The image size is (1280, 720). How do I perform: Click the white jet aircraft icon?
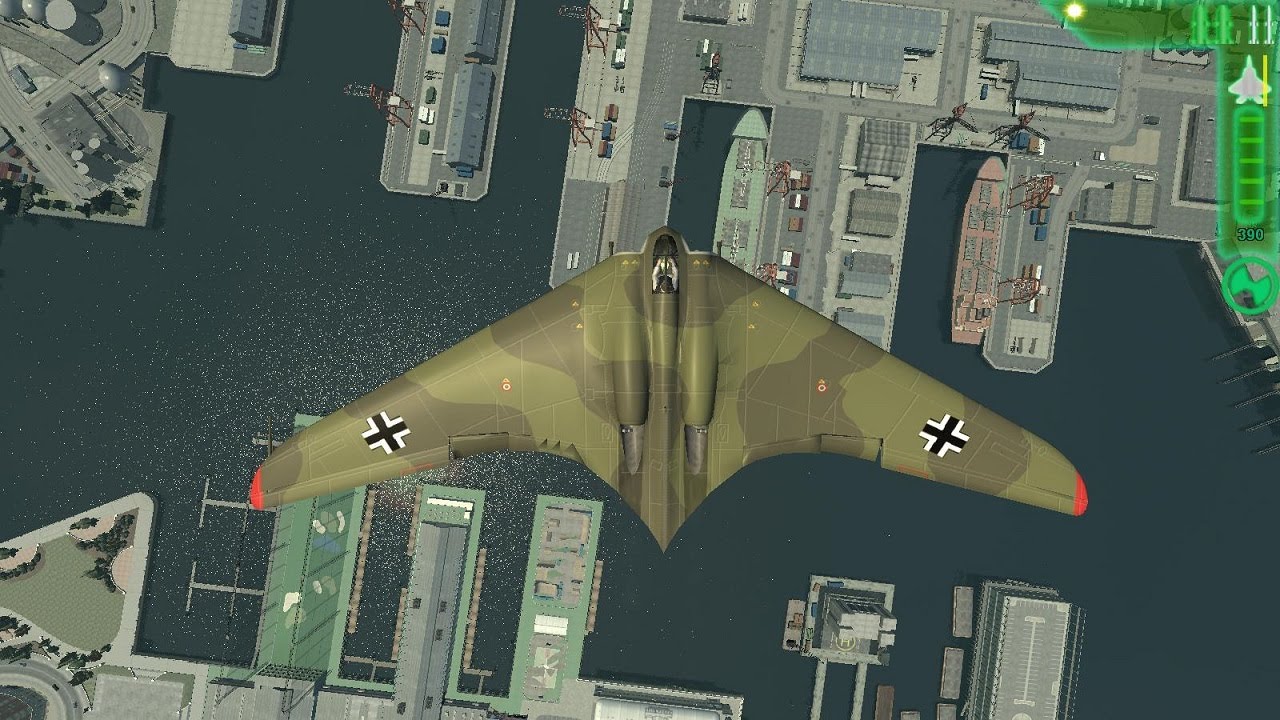coord(1248,82)
